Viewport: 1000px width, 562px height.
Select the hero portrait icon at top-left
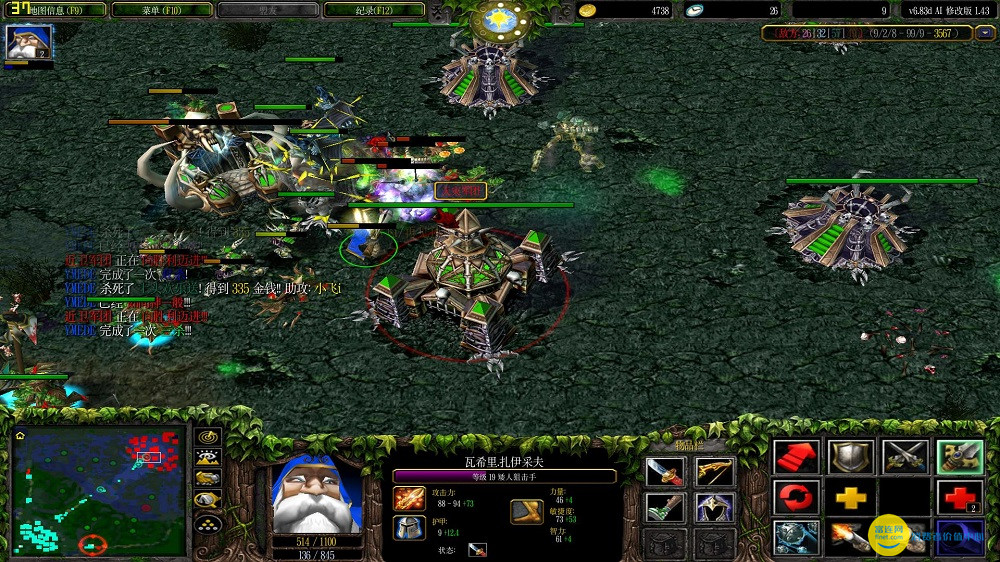(x=28, y=42)
